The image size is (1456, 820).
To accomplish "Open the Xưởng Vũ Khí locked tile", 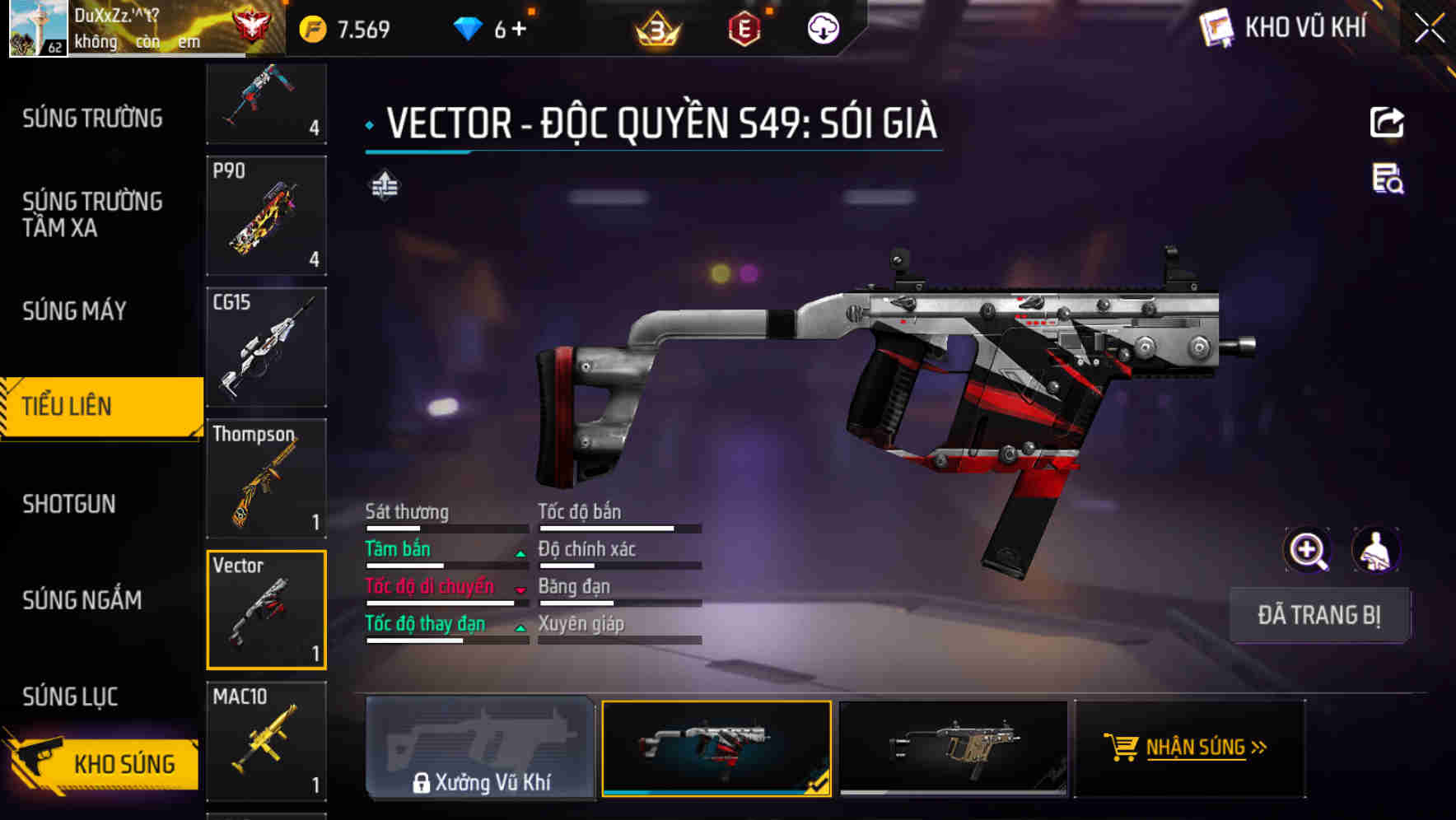I will tap(480, 748).
